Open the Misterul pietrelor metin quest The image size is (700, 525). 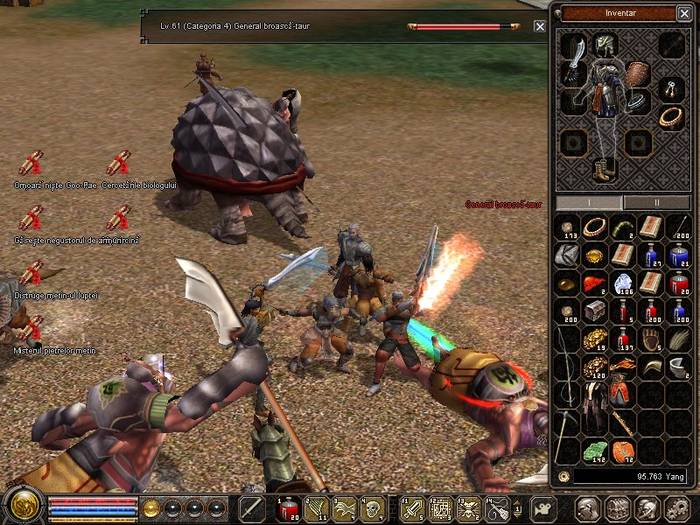(30, 329)
